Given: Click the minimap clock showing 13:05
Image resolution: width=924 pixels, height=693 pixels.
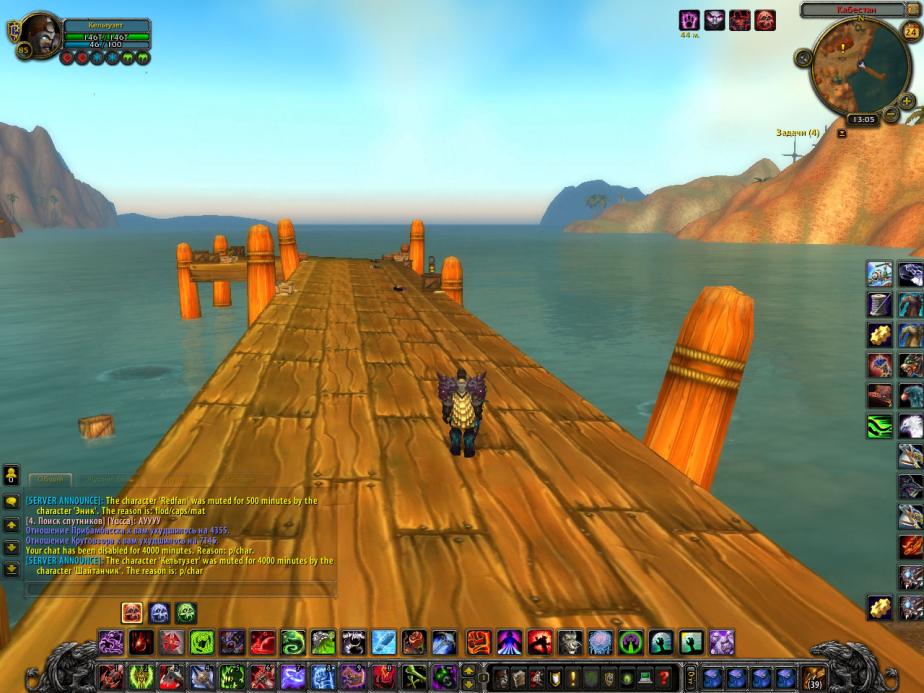Looking at the screenshot, I should pos(863,119).
